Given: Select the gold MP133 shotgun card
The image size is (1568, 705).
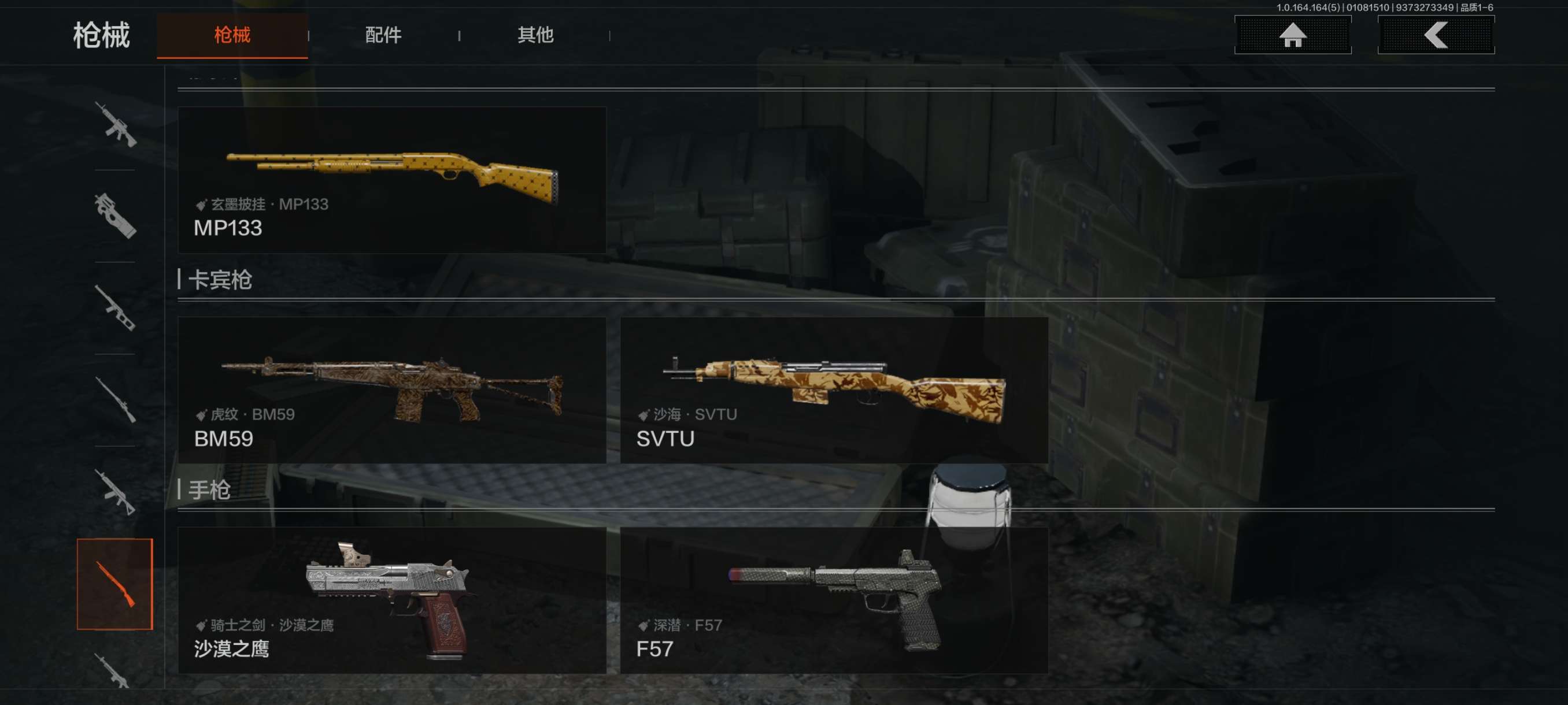Looking at the screenshot, I should click(391, 180).
